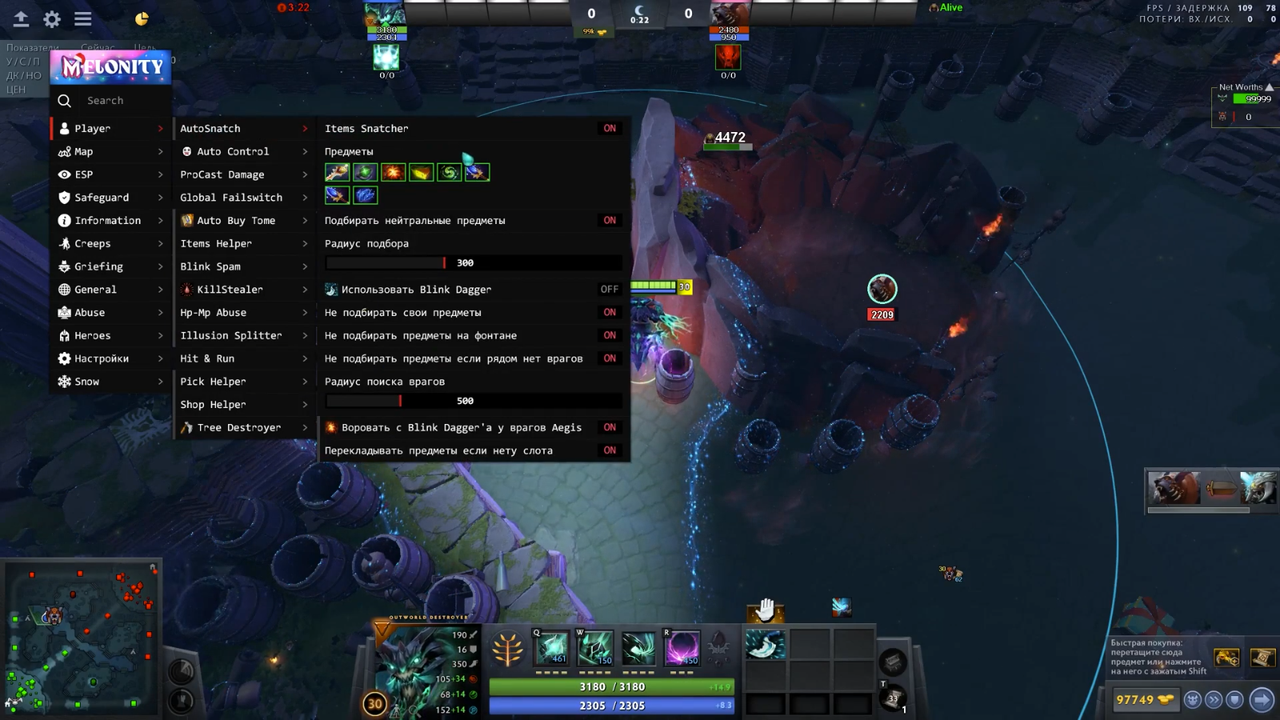Select Outworld Destroyer's Q Arcane Orb ability
Screen dimensions: 1280x720
tap(553, 650)
